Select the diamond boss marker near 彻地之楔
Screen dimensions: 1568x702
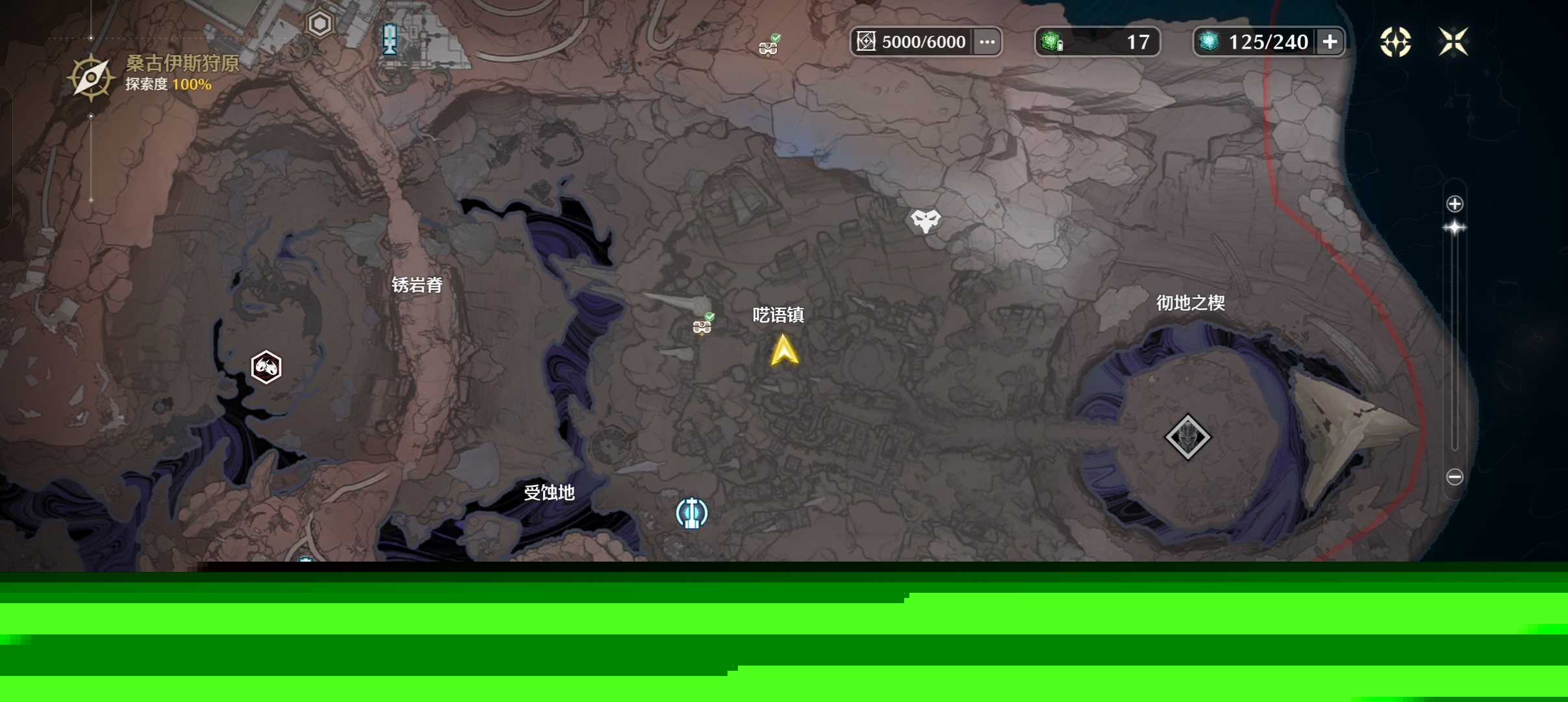(x=1187, y=437)
